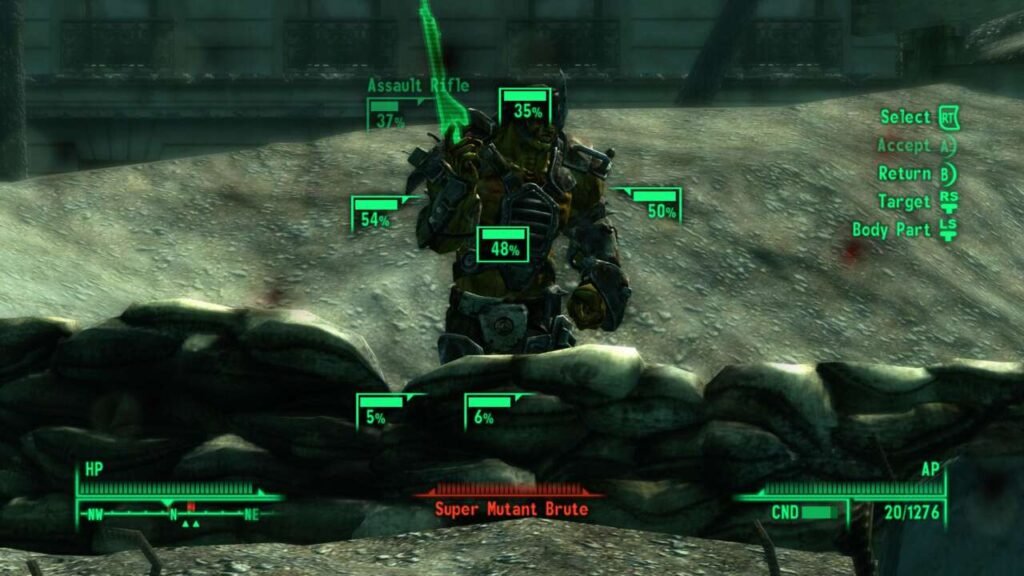The width and height of the screenshot is (1024, 576).
Task: Select the torso target at 48%
Action: pos(503,245)
